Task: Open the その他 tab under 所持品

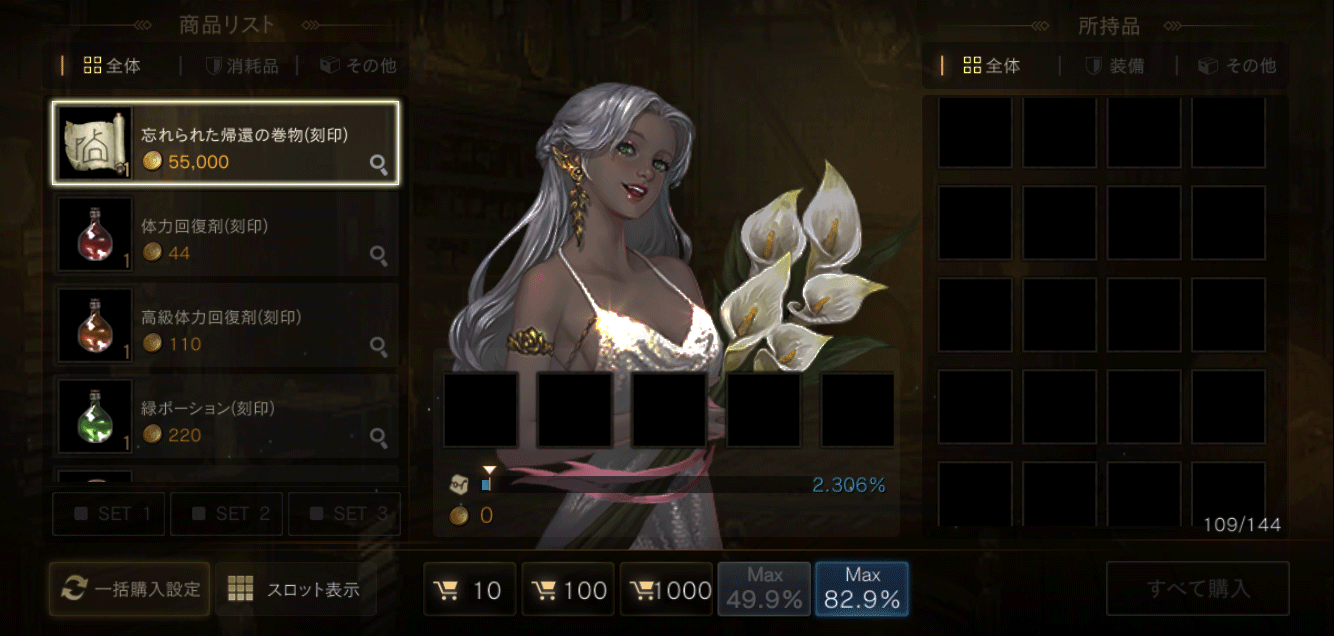Action: [1237, 66]
